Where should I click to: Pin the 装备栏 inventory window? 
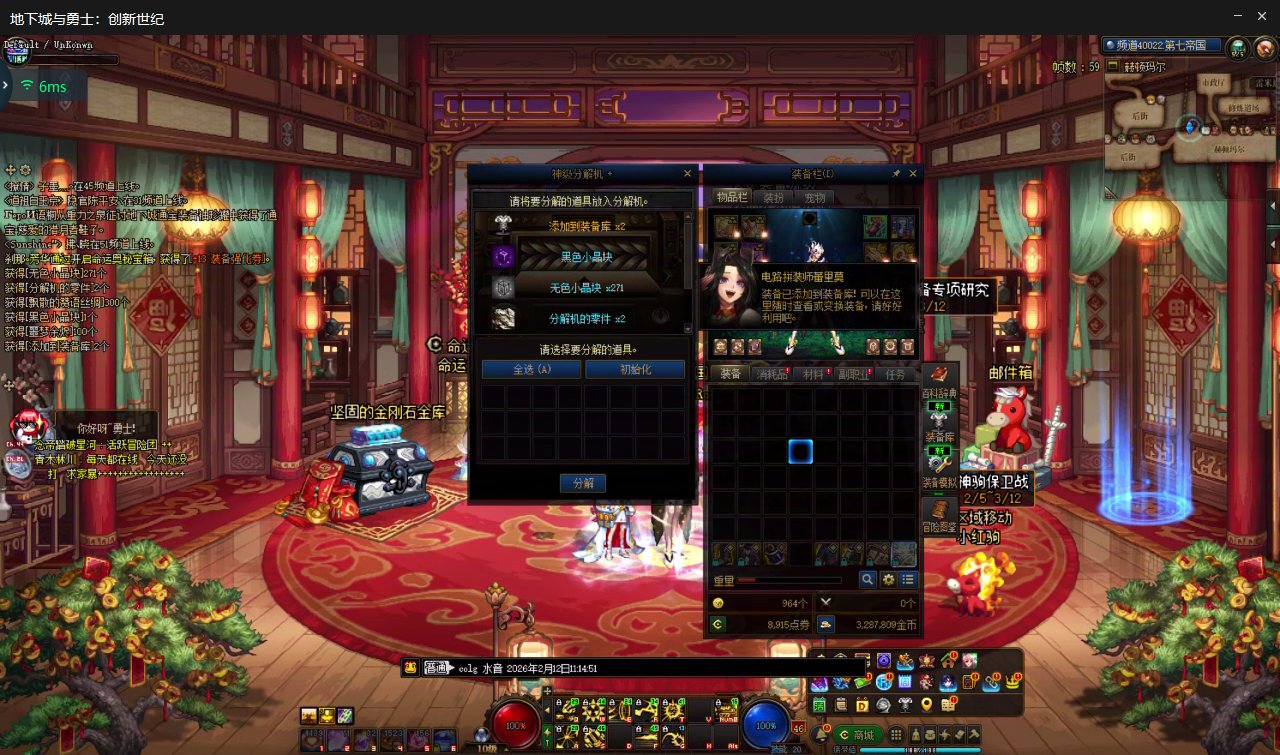pyautogui.click(x=897, y=174)
